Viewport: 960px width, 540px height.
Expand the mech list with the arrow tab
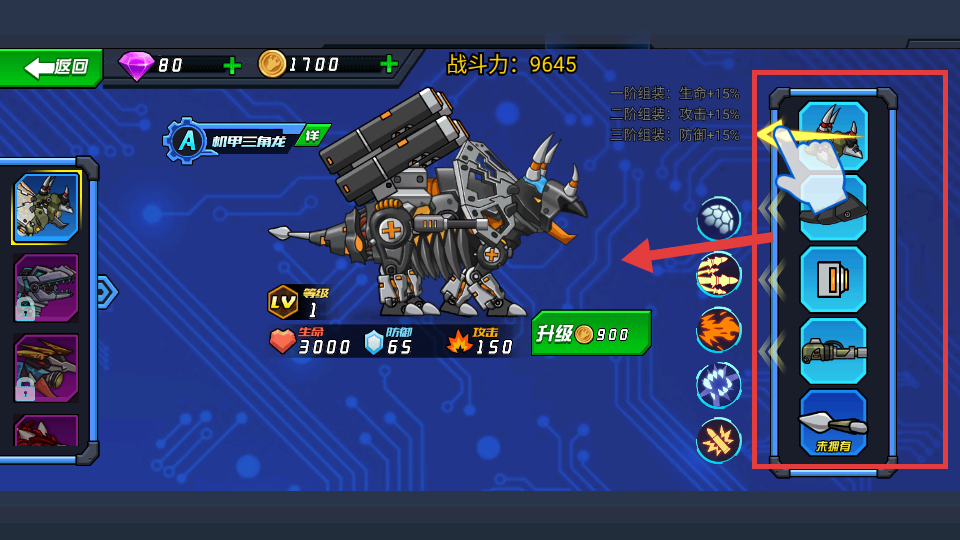pos(105,291)
